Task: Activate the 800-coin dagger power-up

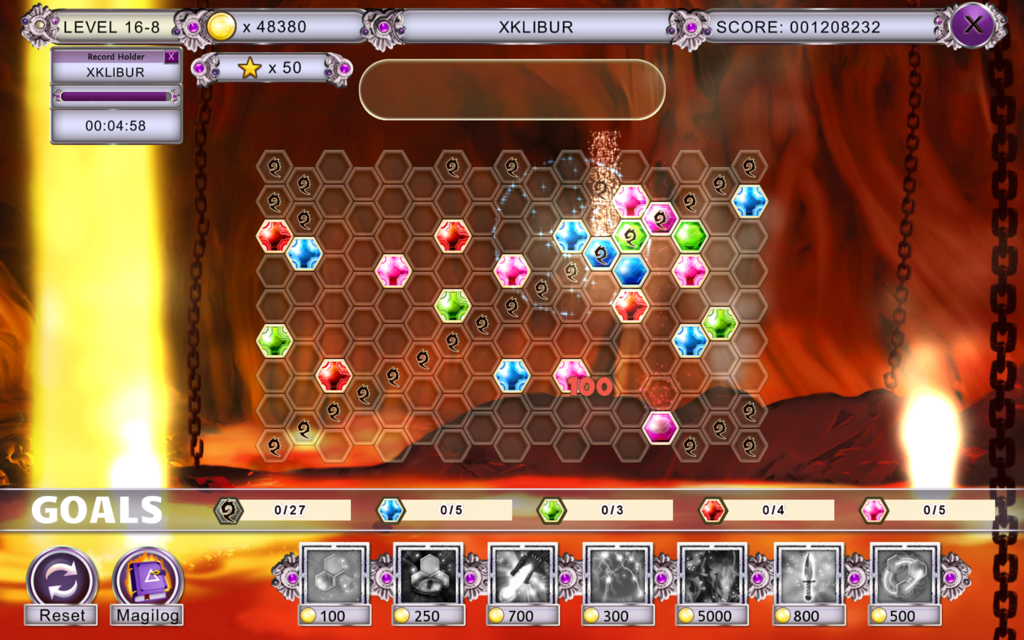Action: pyautogui.click(x=808, y=573)
